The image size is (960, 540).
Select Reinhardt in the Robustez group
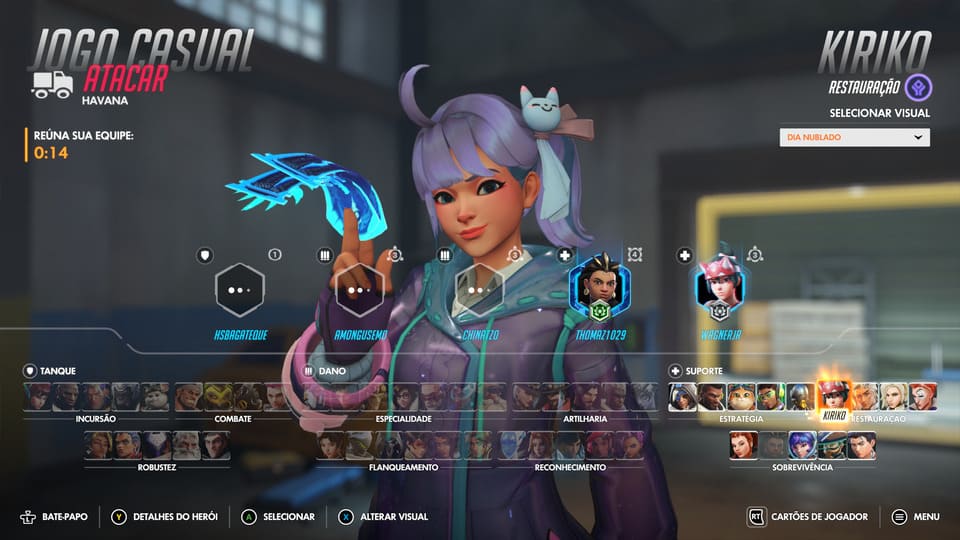186,445
